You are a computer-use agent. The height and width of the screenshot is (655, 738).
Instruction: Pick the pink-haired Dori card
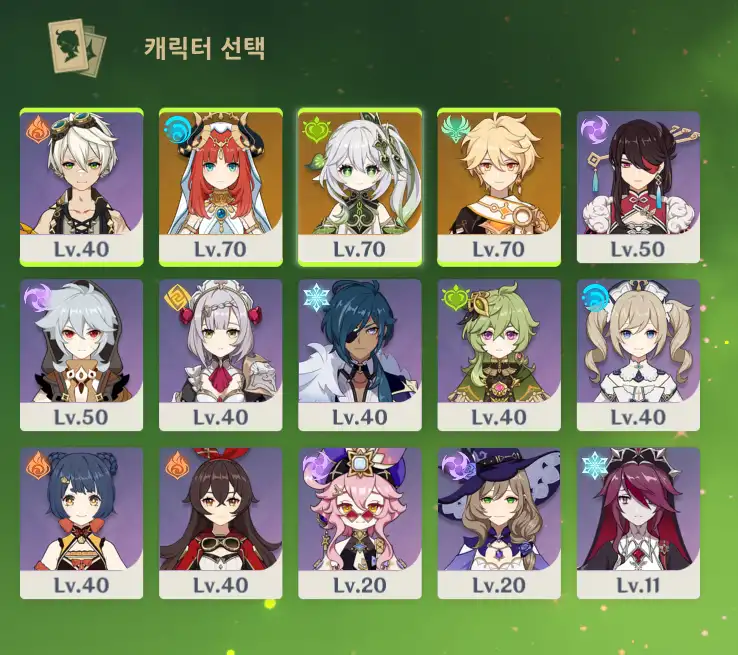point(360,523)
